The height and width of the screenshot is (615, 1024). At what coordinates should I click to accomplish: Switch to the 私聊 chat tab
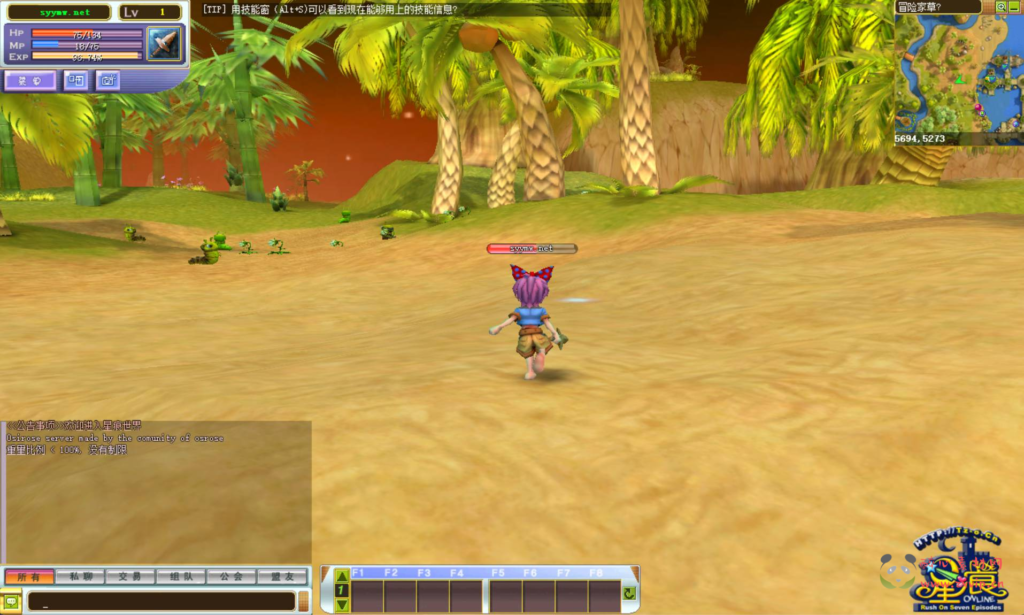pyautogui.click(x=80, y=577)
